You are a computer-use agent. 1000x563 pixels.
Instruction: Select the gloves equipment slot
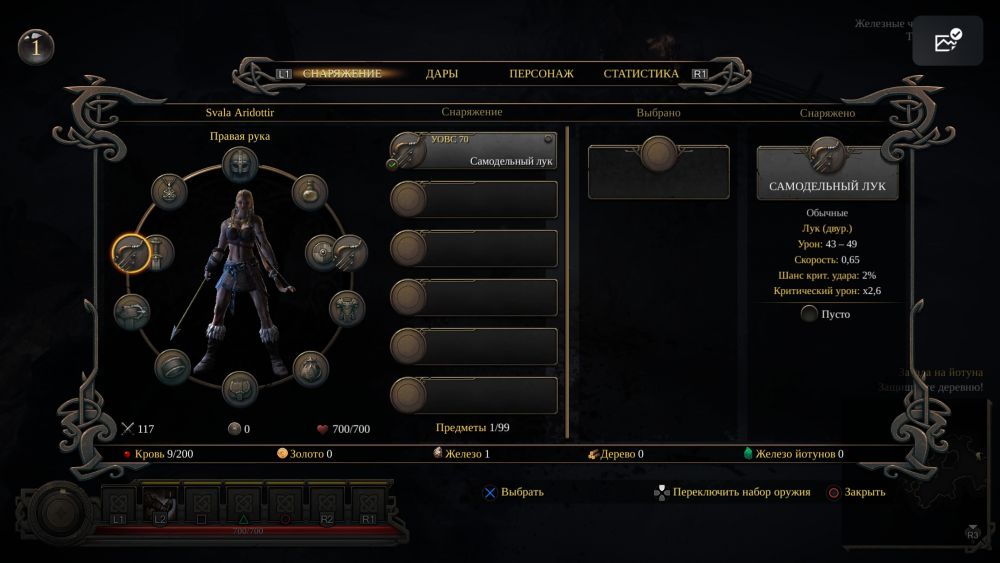131,312
